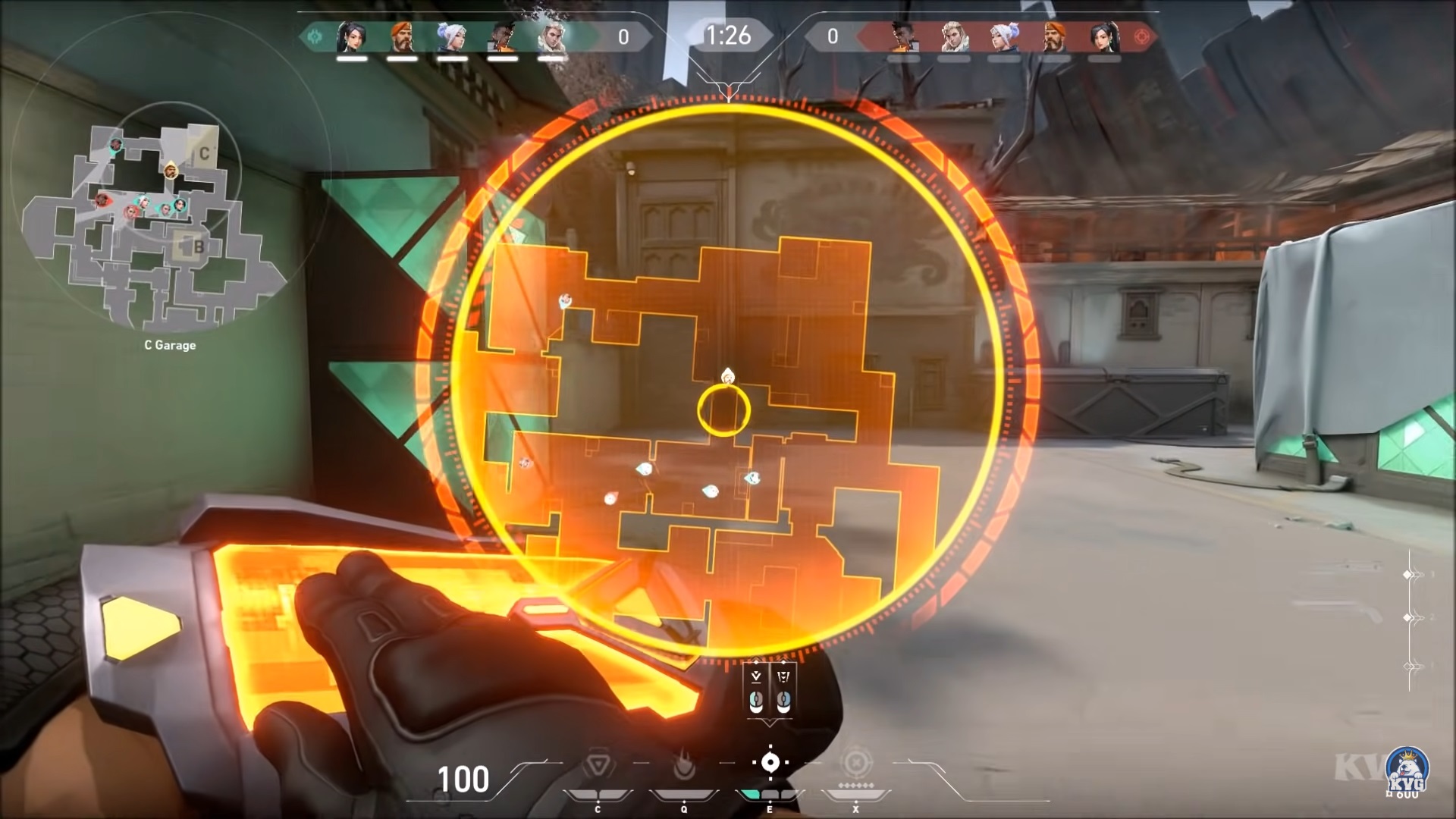Select allied Sova's portrait on the green team
Screen dimensions: 1456x819
pos(551,36)
